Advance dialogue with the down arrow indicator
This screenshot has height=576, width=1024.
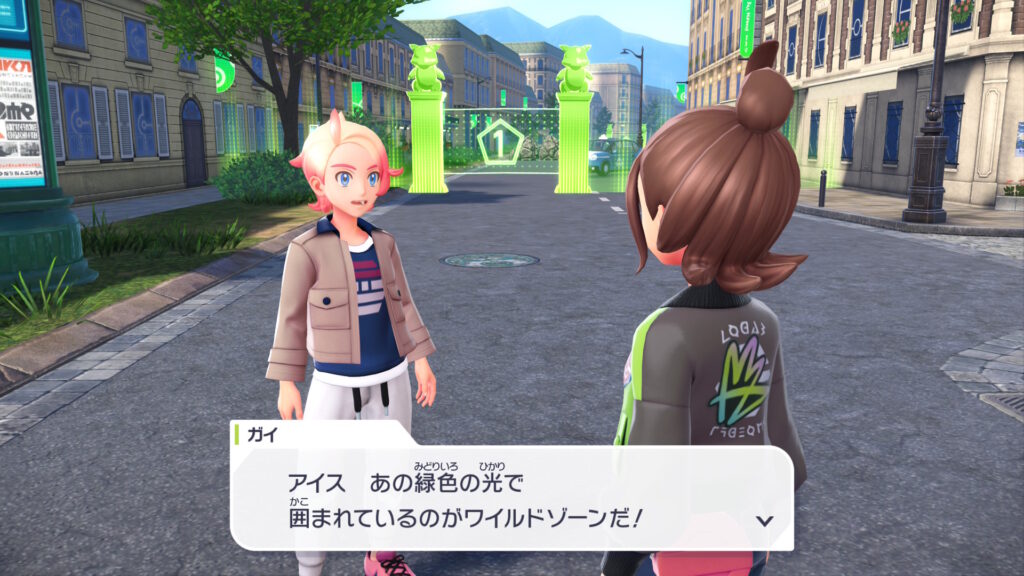click(765, 520)
